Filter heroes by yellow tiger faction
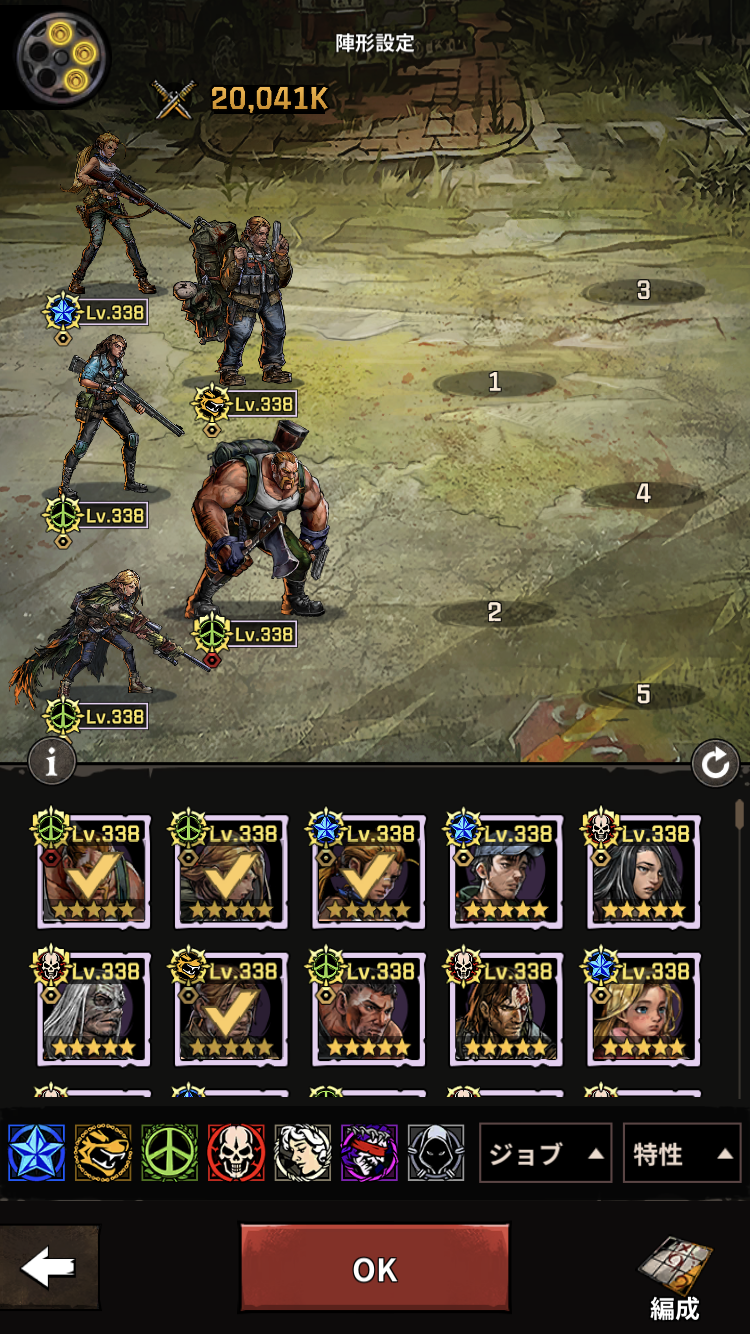This screenshot has width=750, height=1334. tap(103, 1153)
